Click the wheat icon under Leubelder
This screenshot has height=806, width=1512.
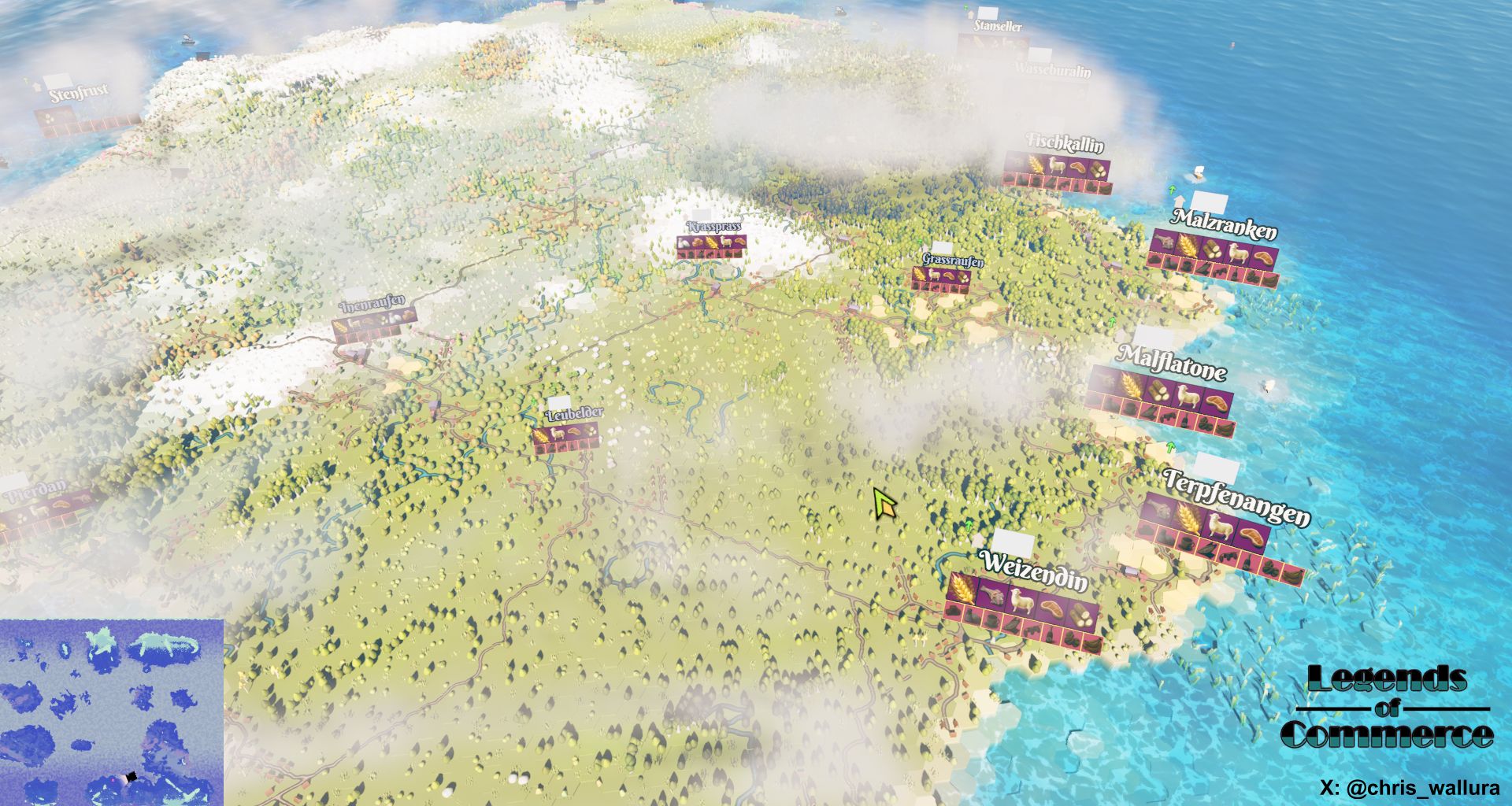coord(540,435)
